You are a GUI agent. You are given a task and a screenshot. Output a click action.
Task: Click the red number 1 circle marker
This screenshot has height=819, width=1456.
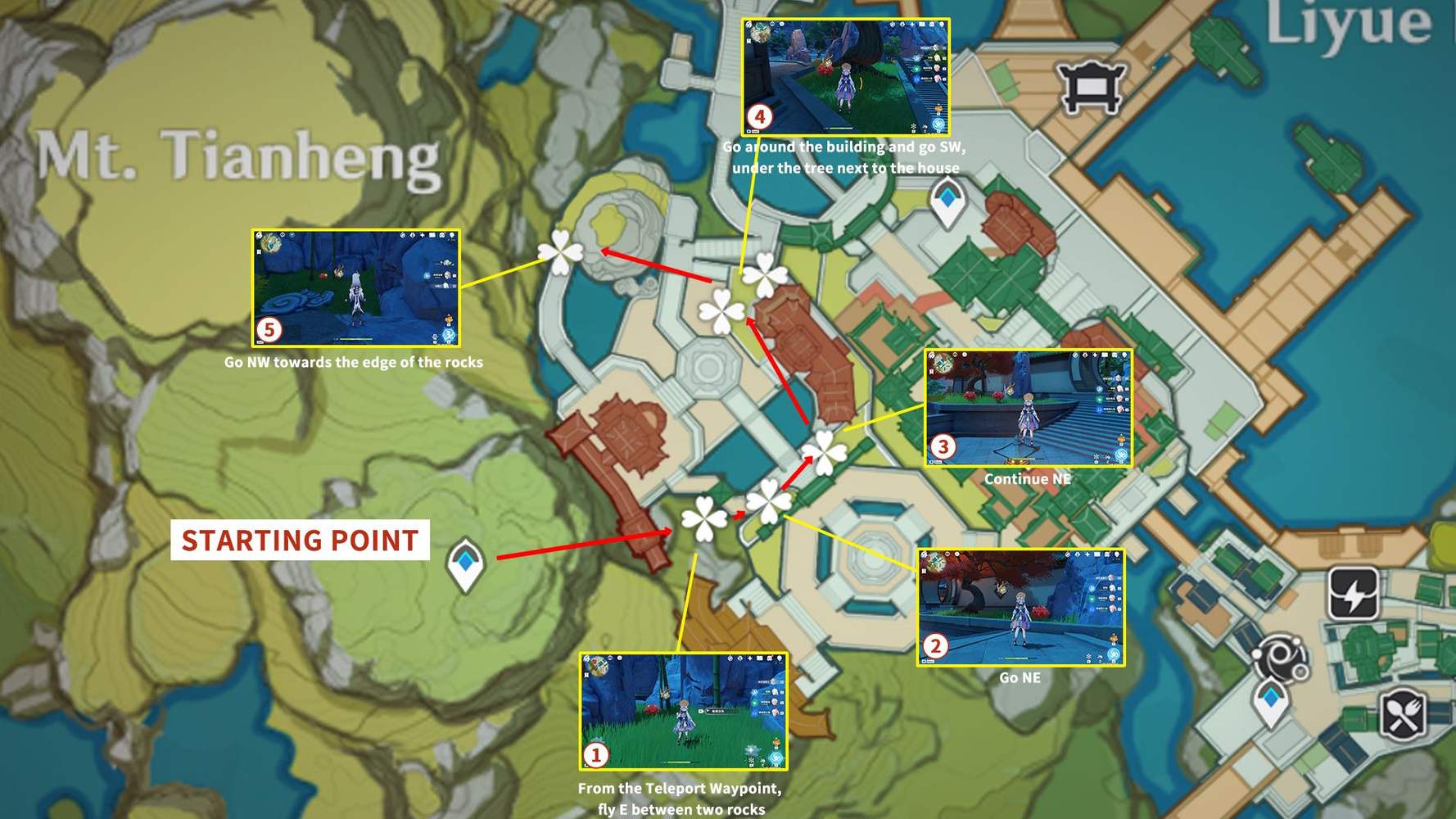(x=595, y=754)
